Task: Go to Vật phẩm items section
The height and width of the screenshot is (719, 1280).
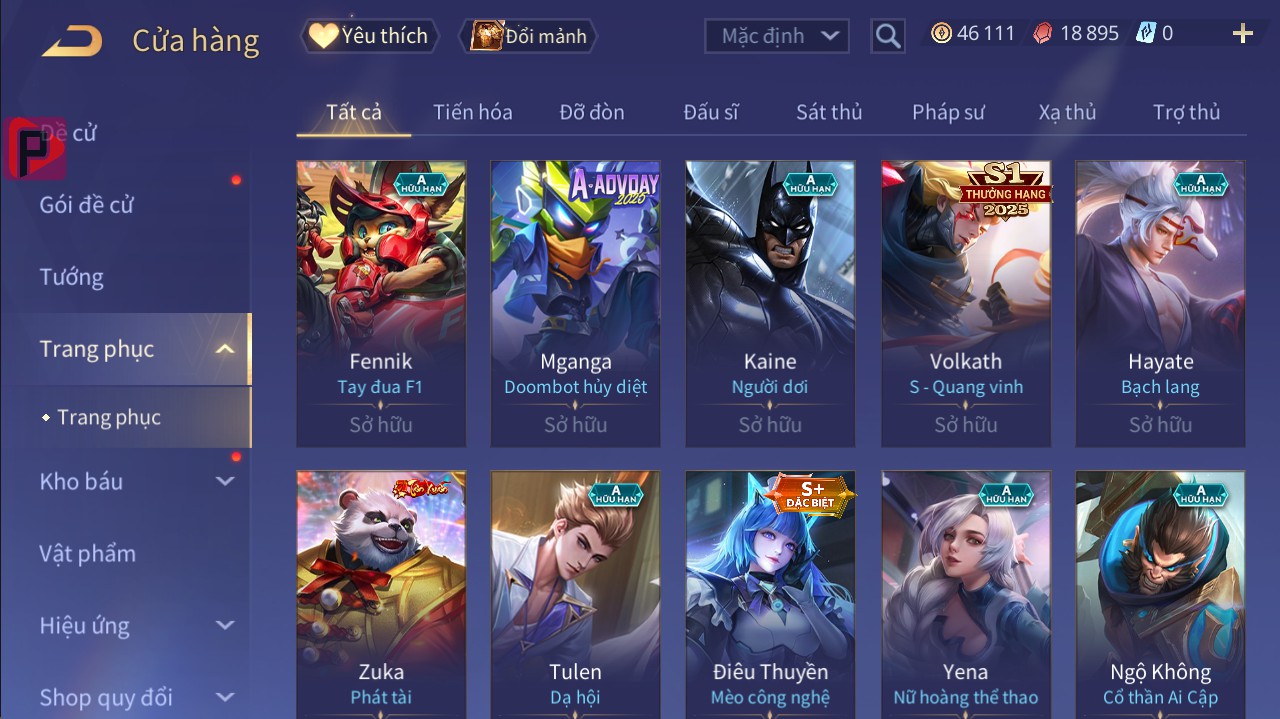Action: click(88, 553)
